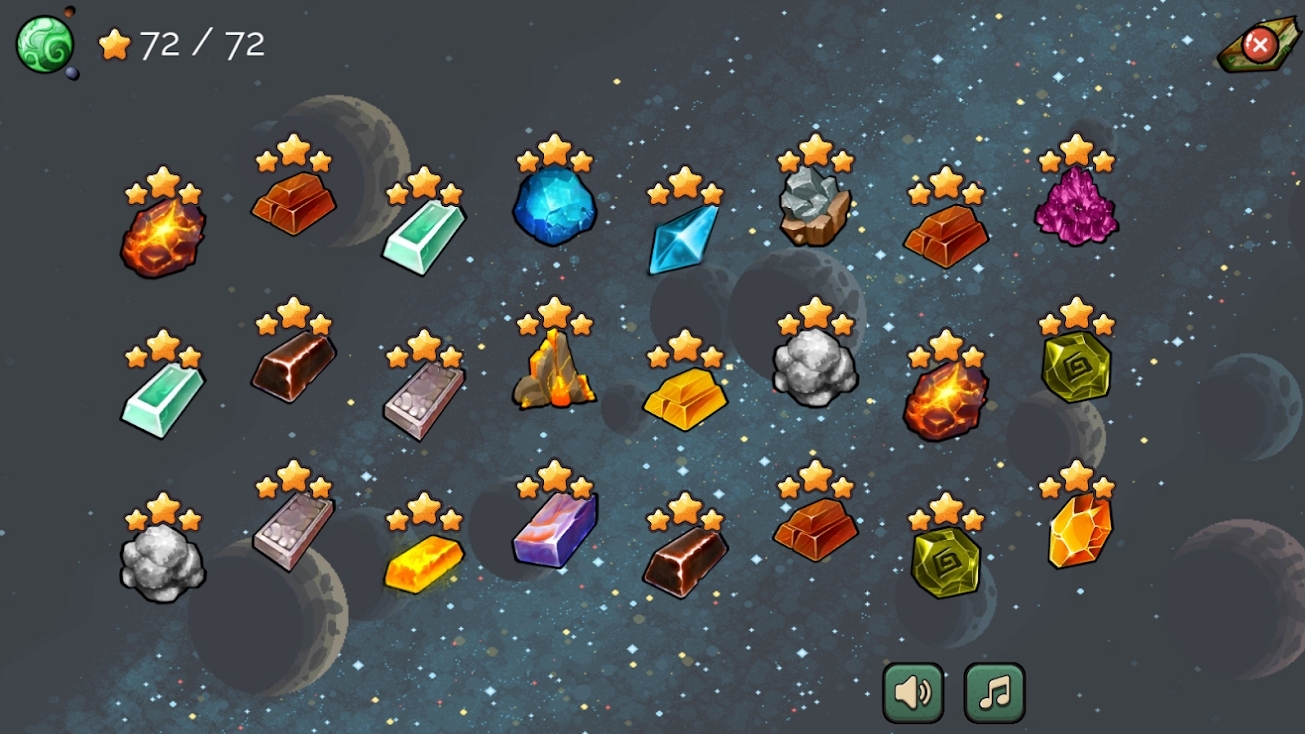Toggle the music note button
The image size is (1305, 734).
994,692
